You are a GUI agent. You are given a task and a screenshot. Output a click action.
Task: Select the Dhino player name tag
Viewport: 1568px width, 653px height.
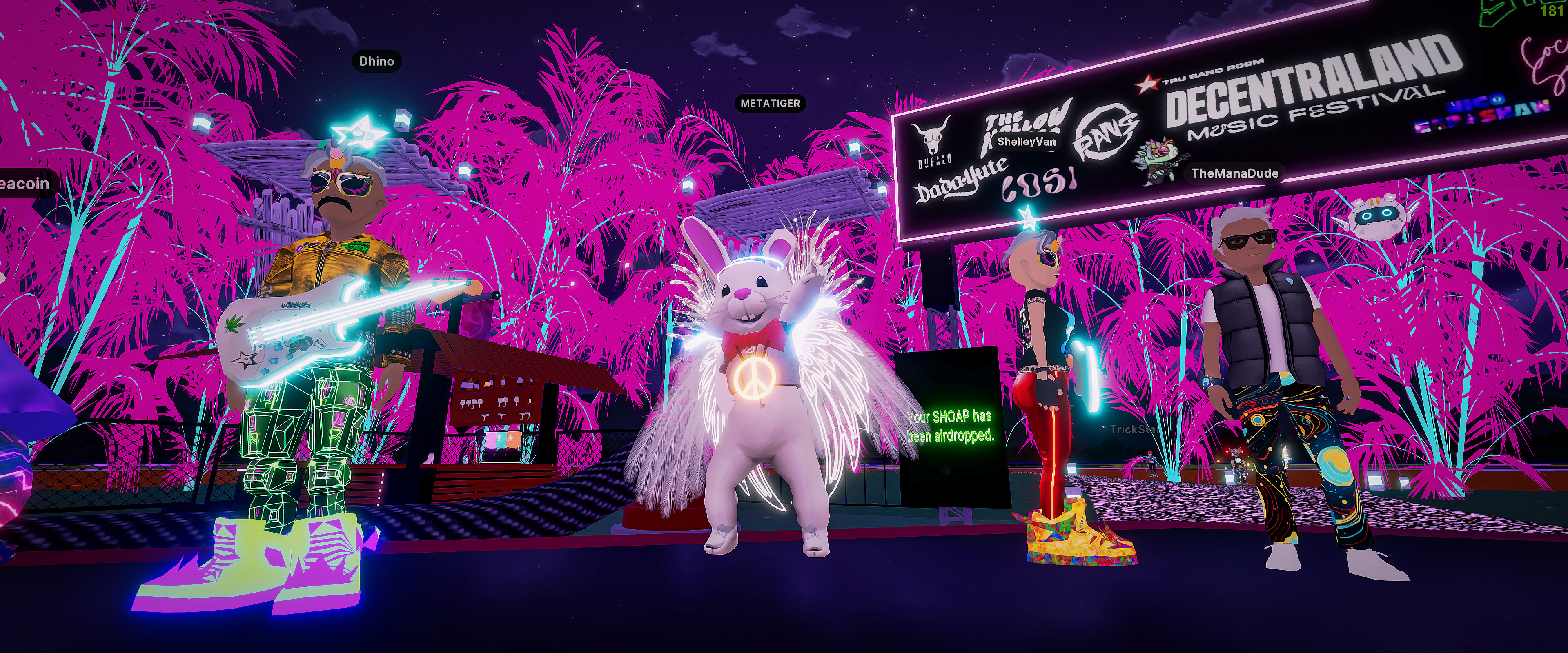pyautogui.click(x=376, y=61)
